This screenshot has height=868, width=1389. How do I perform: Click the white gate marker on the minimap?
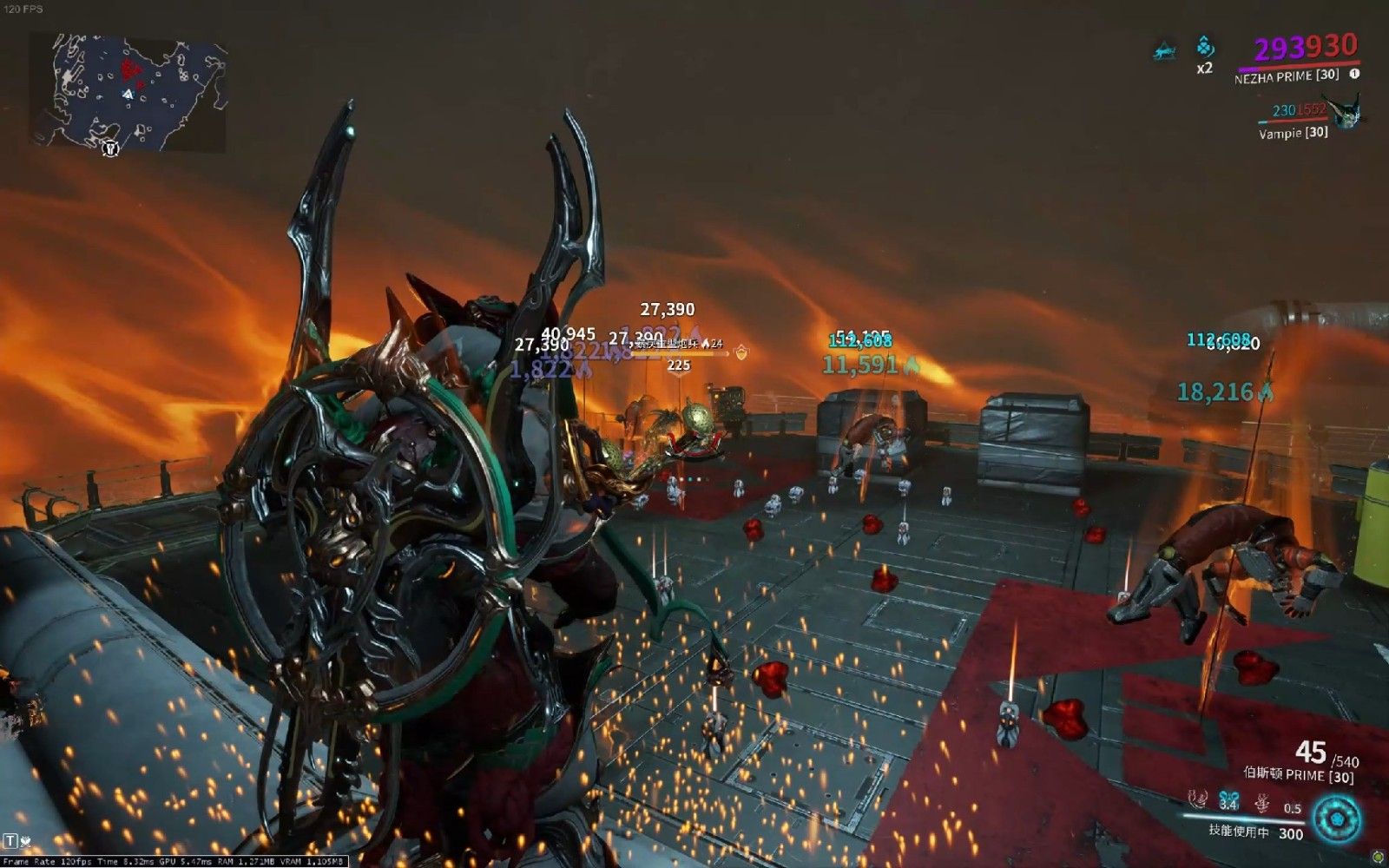(x=110, y=148)
